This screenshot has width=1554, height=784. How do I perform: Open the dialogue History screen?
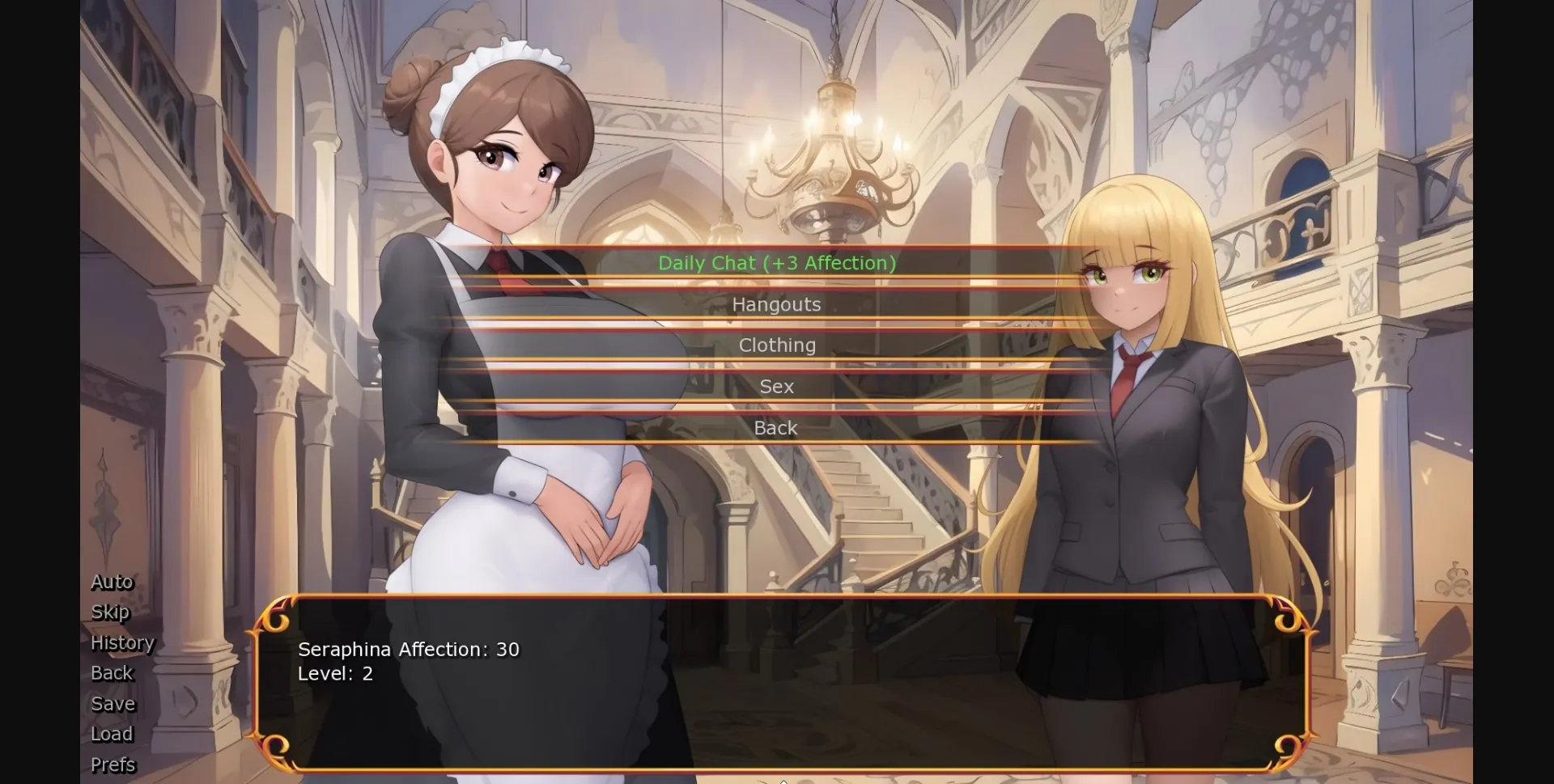(x=122, y=642)
